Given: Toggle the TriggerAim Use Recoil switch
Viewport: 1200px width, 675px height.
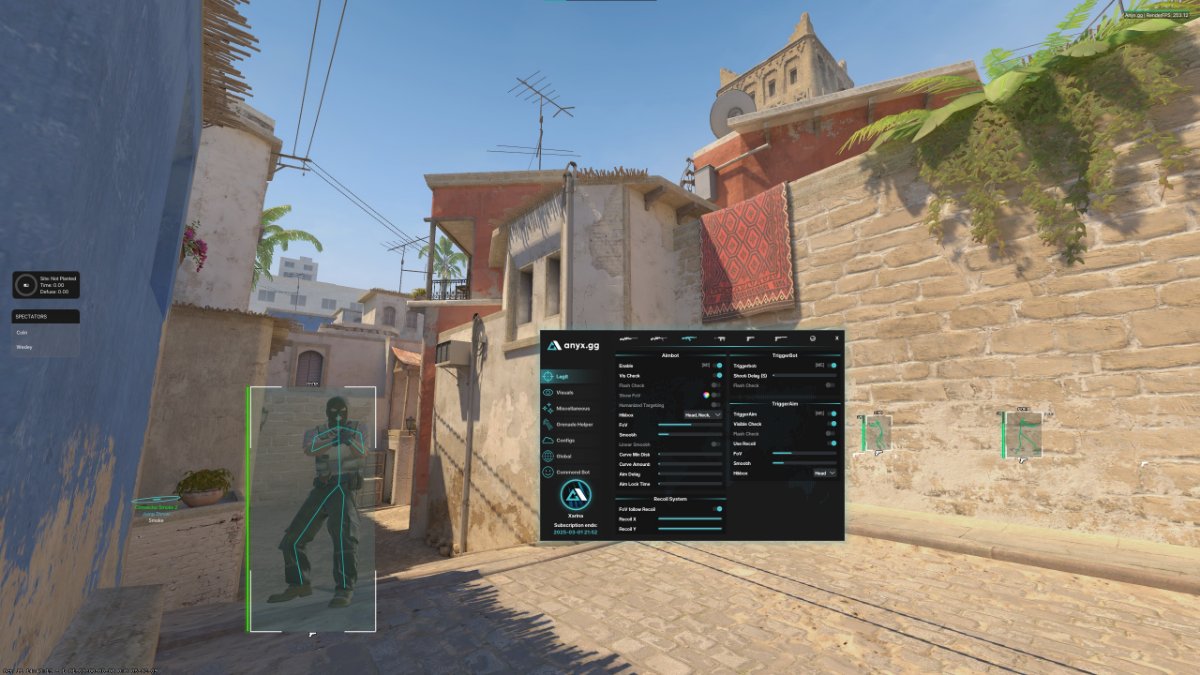Looking at the screenshot, I should 831,443.
